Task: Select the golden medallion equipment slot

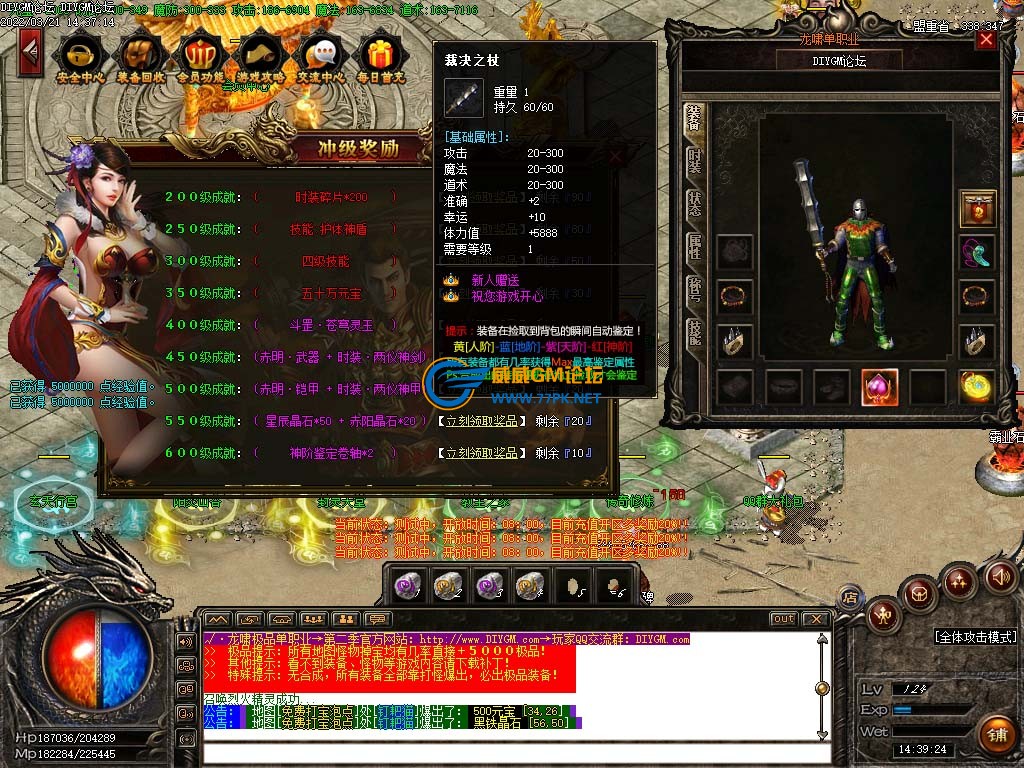Action: coord(977,387)
